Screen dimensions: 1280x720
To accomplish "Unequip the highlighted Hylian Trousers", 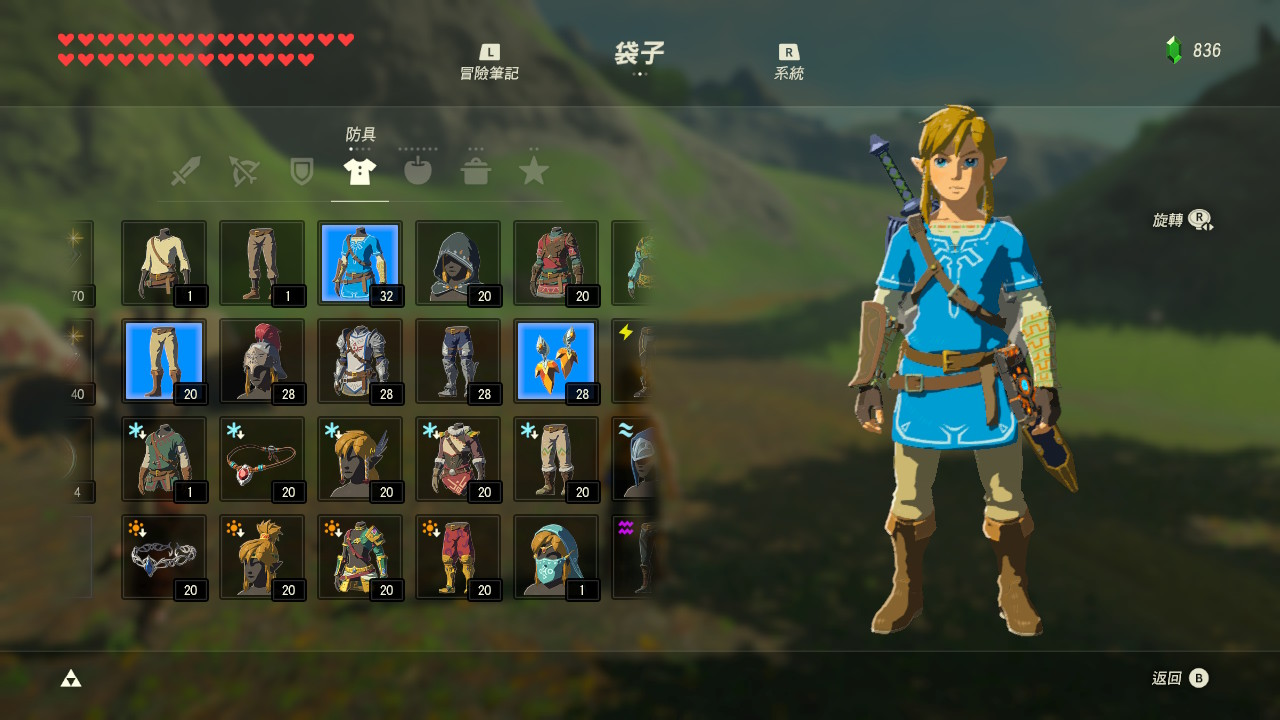I will (x=164, y=358).
